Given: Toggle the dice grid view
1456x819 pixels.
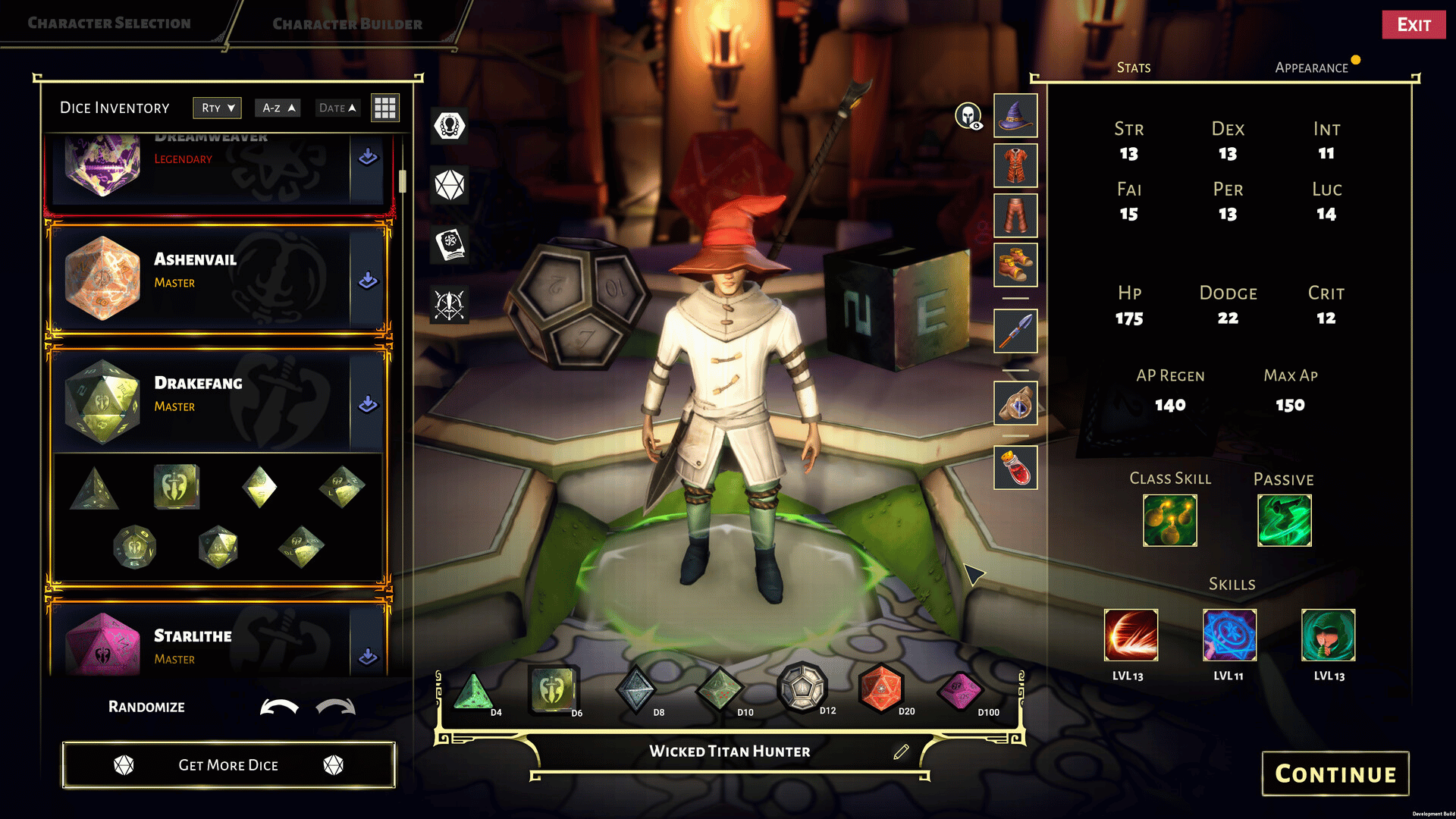Looking at the screenshot, I should pyautogui.click(x=384, y=108).
